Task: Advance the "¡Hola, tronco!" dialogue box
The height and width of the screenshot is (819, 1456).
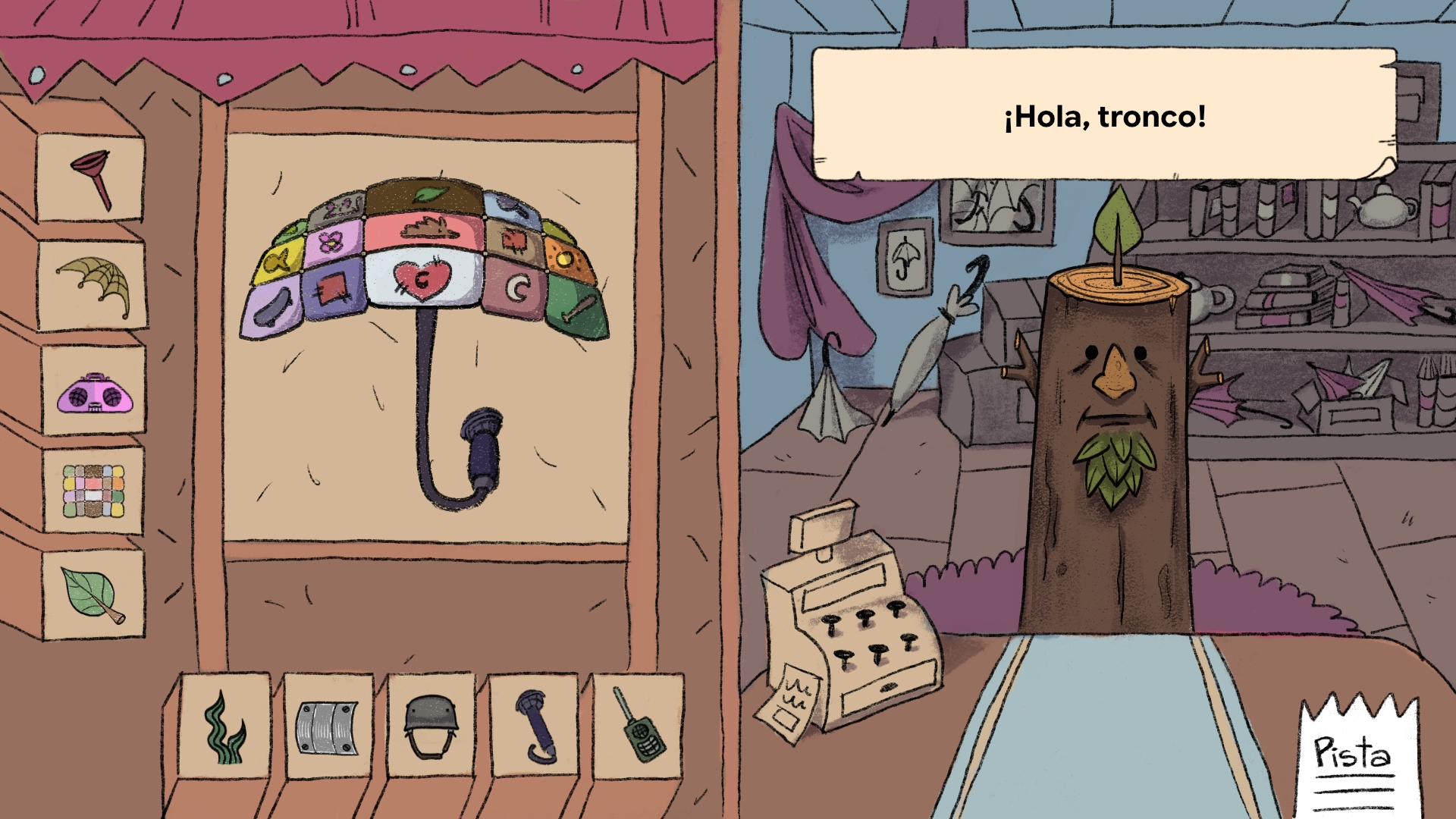Action: tap(1104, 115)
